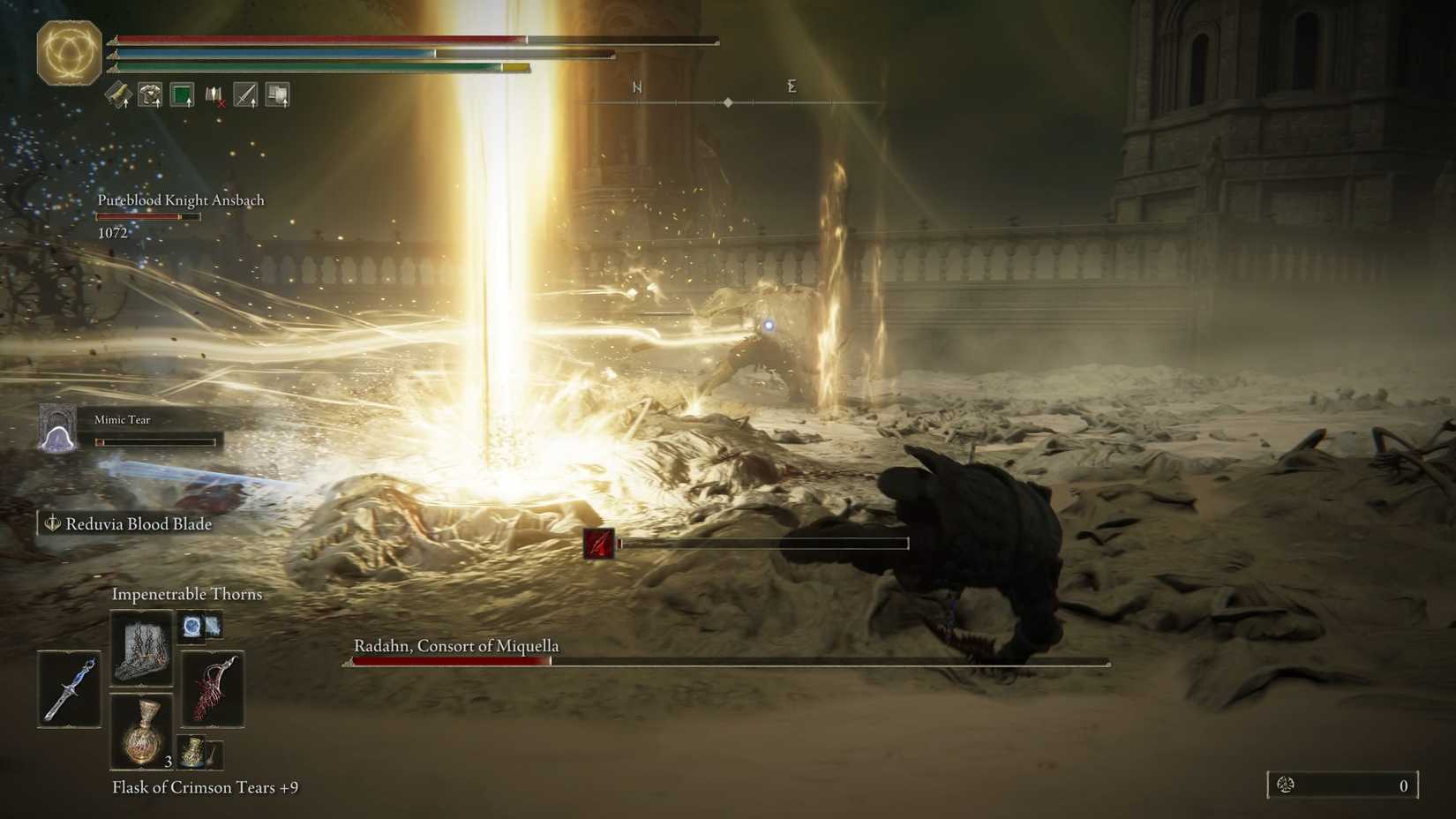
Task: Click the Radahn, Consort of Miquella nameplate
Action: (455, 646)
